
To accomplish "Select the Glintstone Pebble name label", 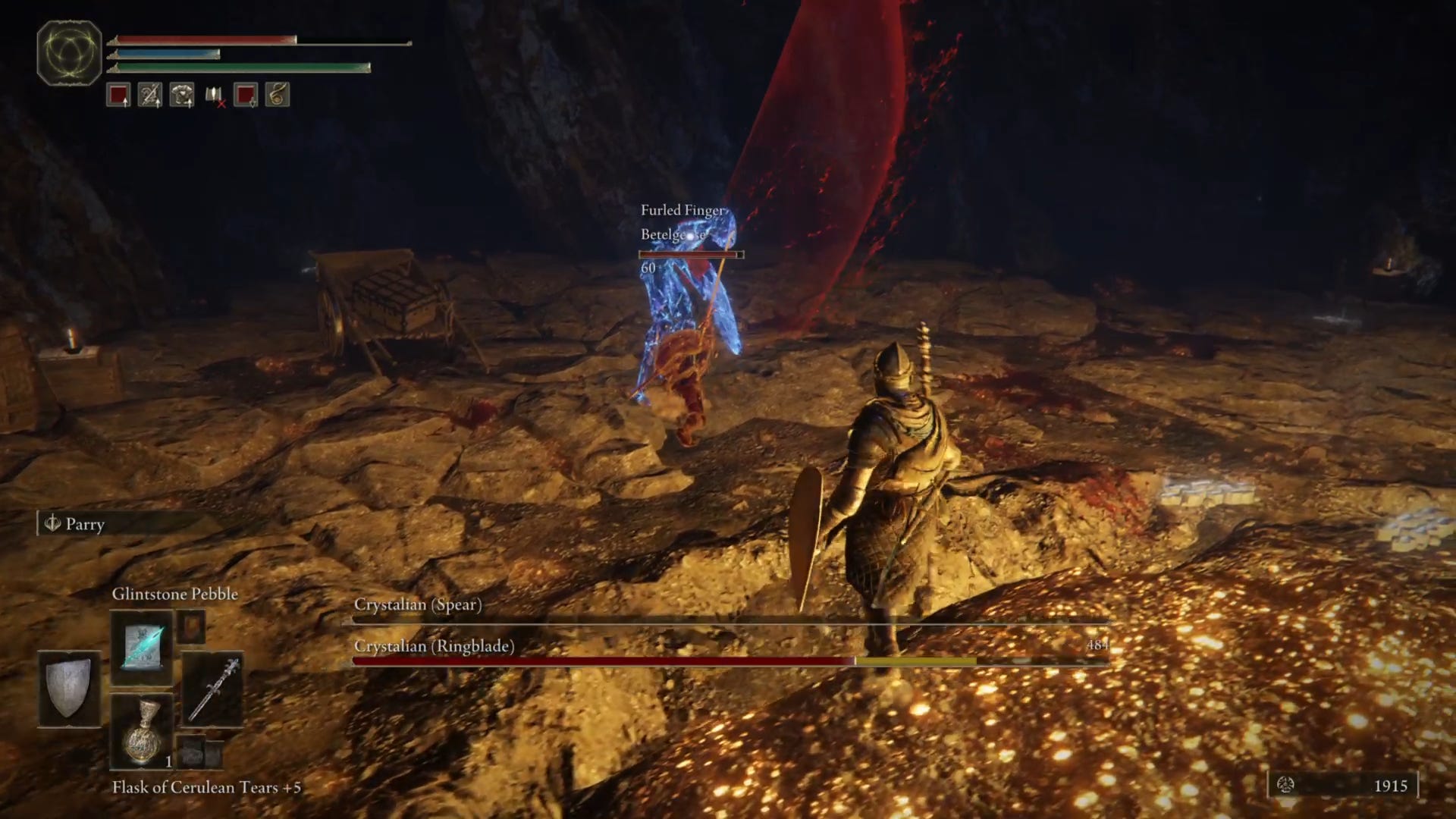I will 175,594.
